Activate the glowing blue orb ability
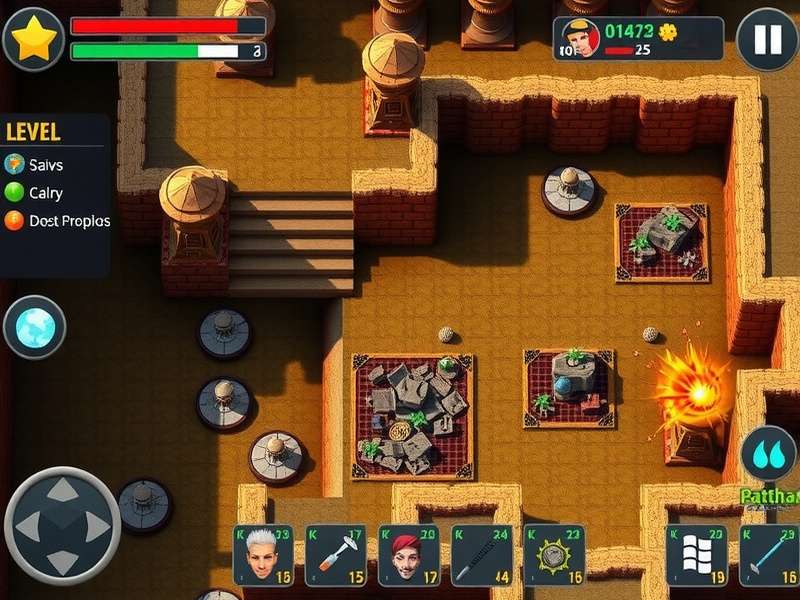This screenshot has width=800, height=600. (x=34, y=327)
